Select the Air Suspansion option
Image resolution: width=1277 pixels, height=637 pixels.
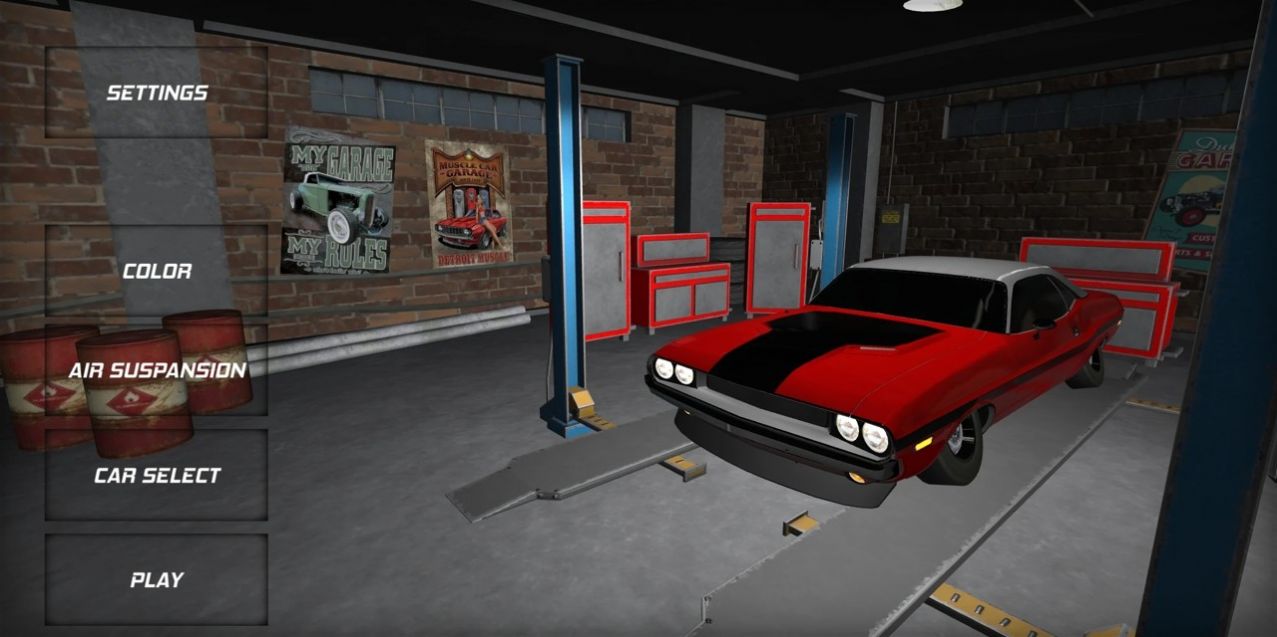coord(157,370)
